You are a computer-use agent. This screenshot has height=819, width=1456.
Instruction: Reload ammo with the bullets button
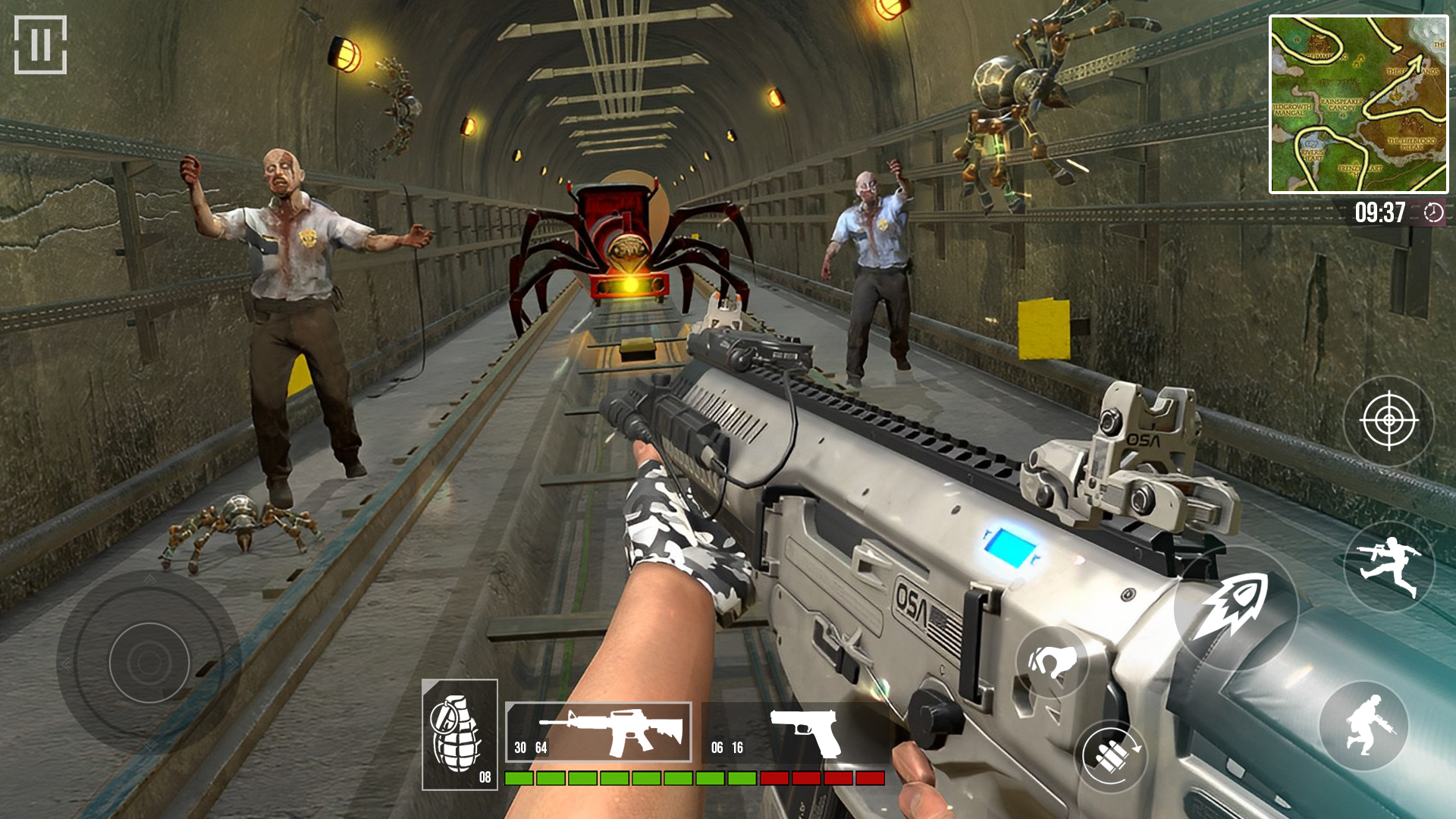(1111, 755)
